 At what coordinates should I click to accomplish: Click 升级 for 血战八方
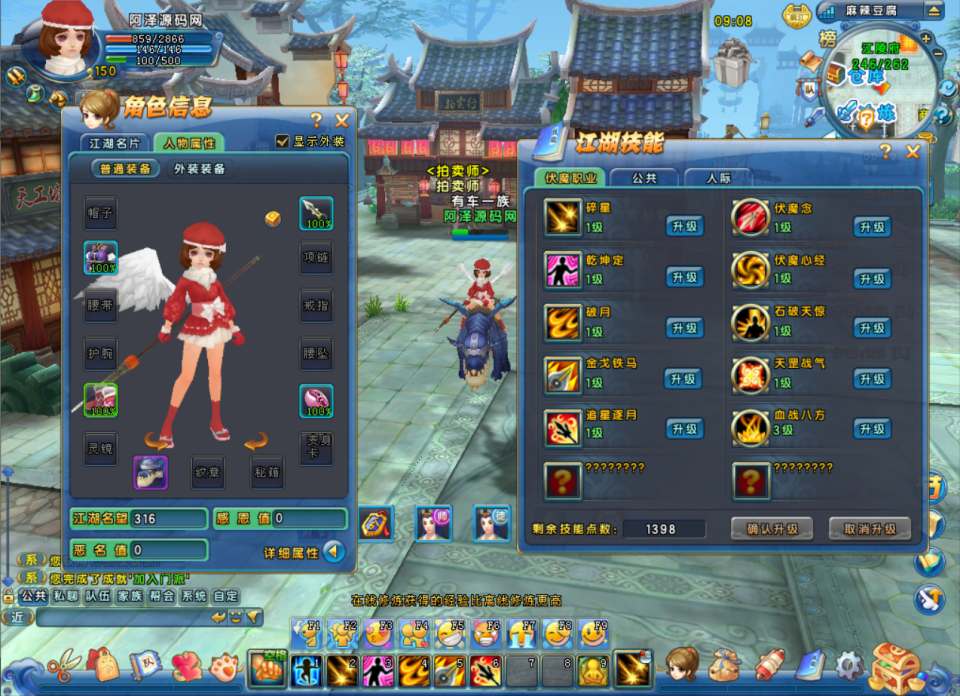[872, 428]
